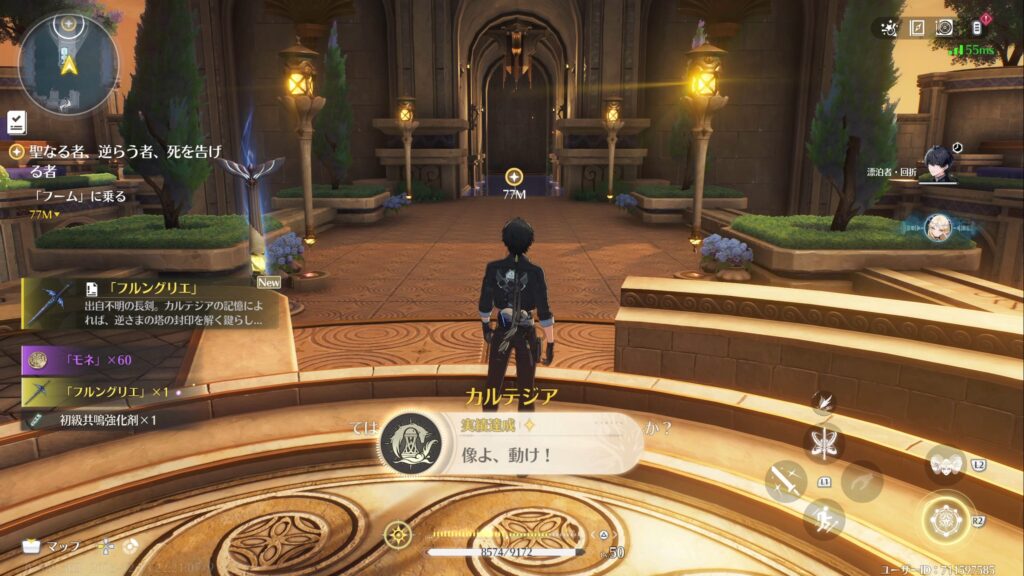
Task: Use the sword basic attack button
Action: coord(785,481)
